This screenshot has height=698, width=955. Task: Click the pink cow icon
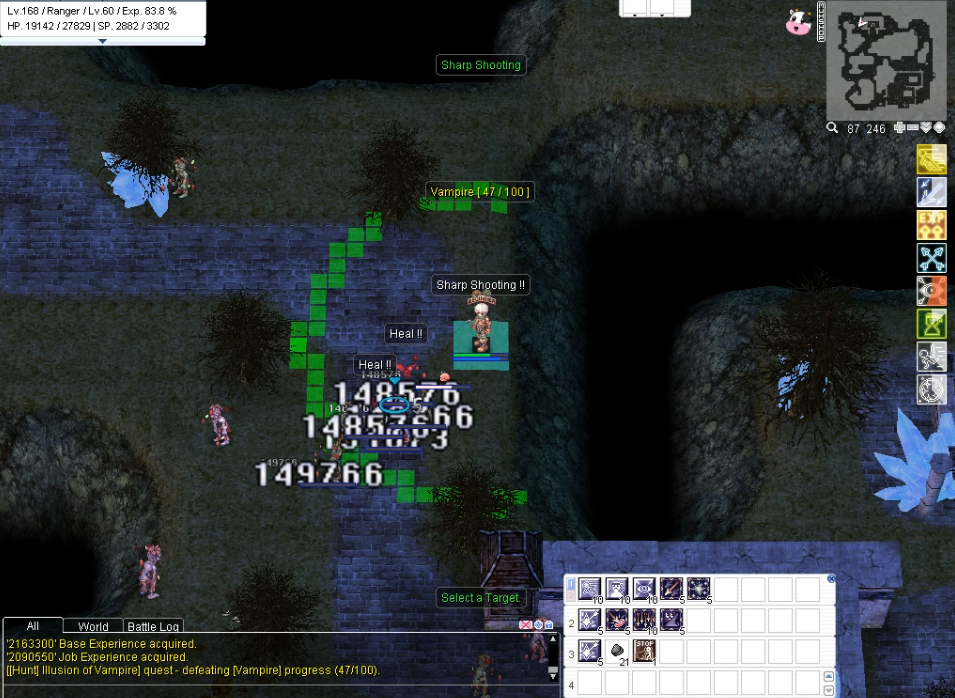tap(797, 23)
